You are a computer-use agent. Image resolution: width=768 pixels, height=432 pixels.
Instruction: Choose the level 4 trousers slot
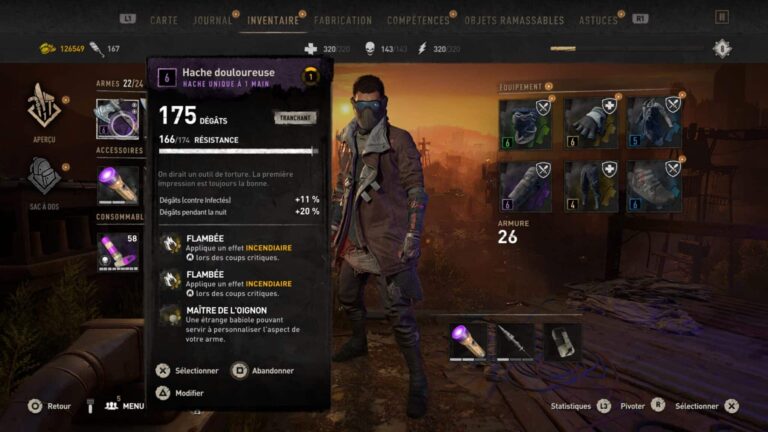(590, 187)
